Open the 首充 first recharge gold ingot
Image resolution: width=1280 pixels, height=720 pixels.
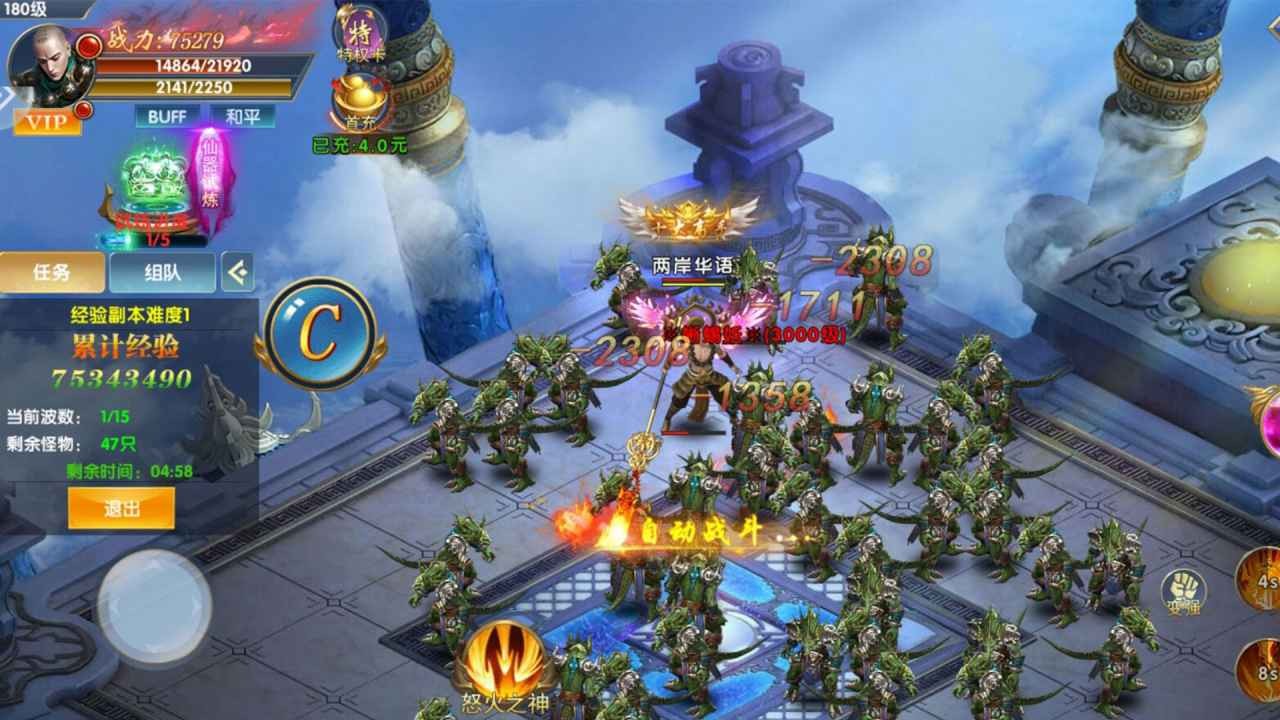[360, 105]
